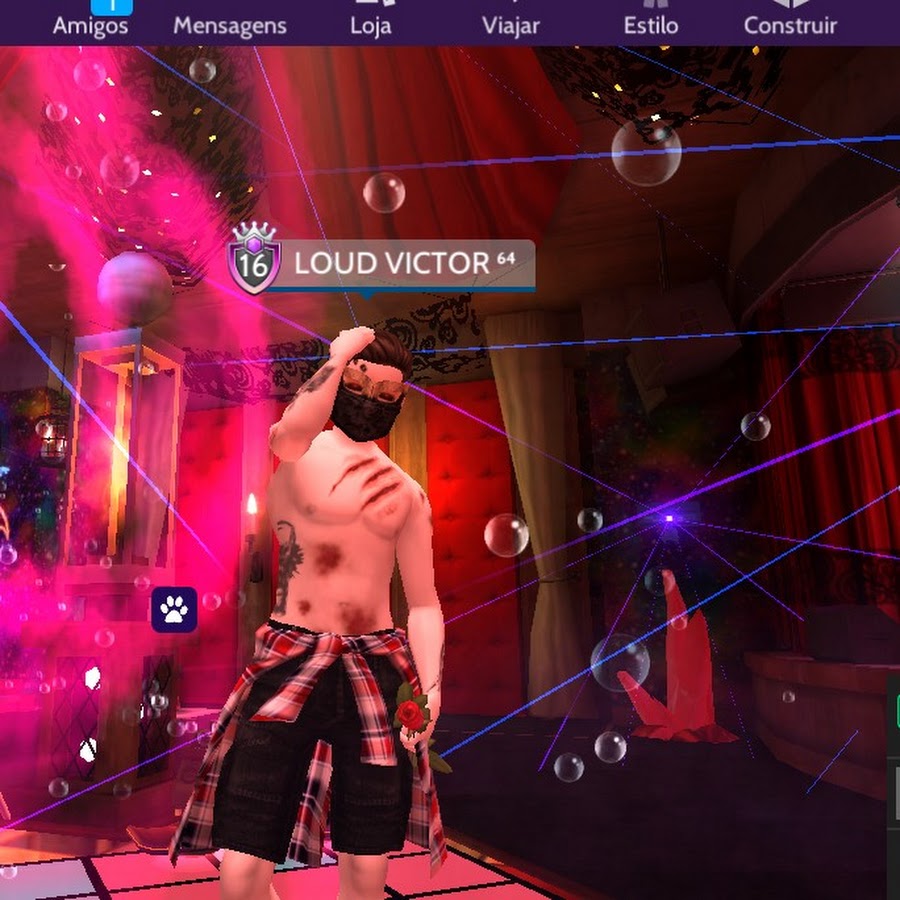Choose the Viajar travel option

(510, 20)
